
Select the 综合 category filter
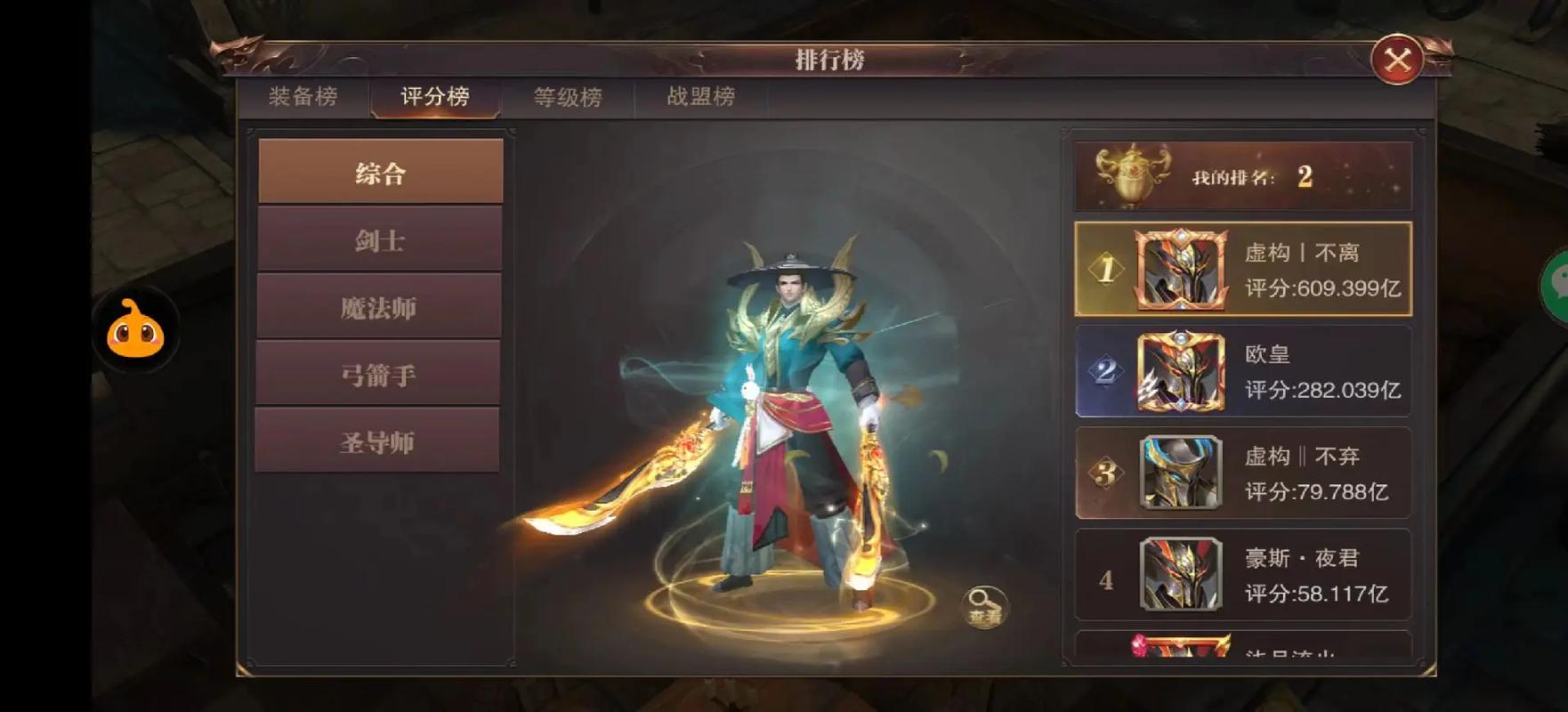click(380, 172)
